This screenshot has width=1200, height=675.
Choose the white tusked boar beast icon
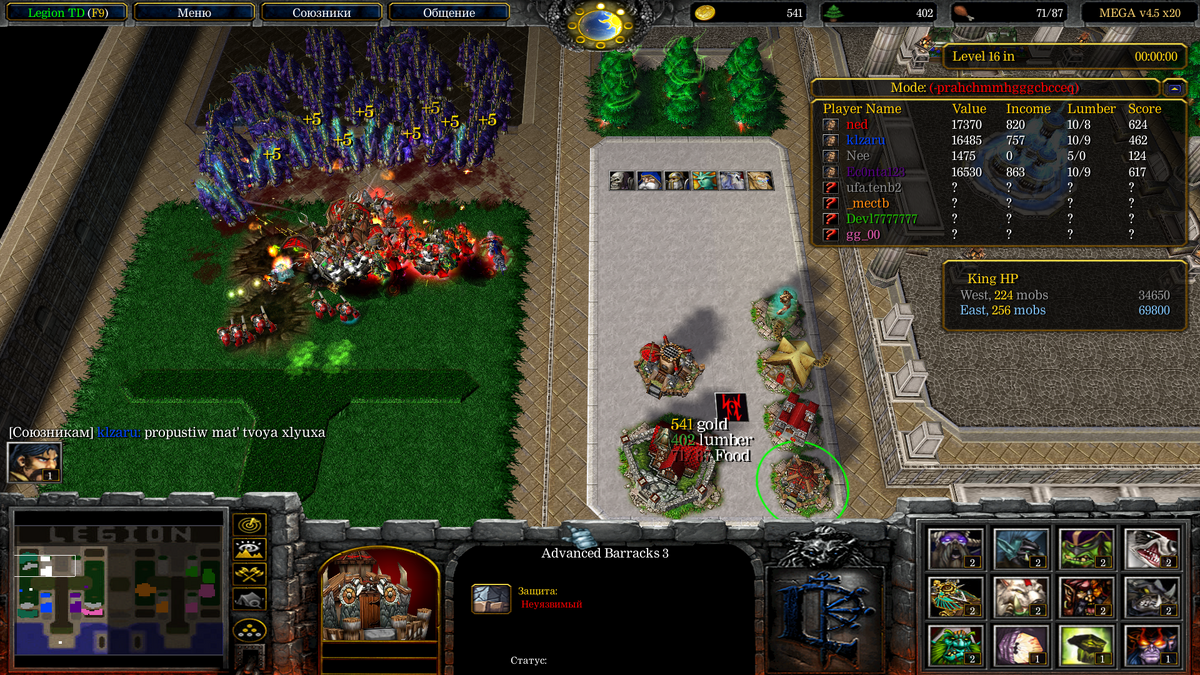tap(1021, 597)
